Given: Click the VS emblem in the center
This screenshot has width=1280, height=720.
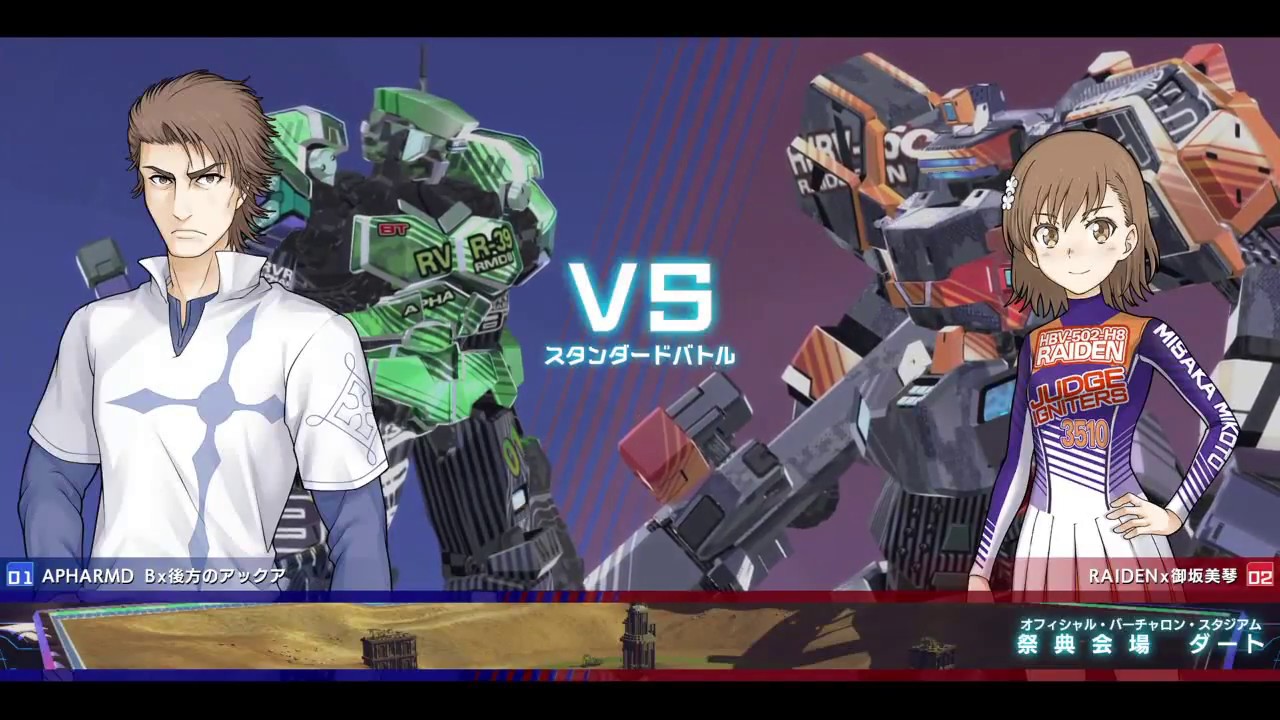Looking at the screenshot, I should tap(640, 295).
